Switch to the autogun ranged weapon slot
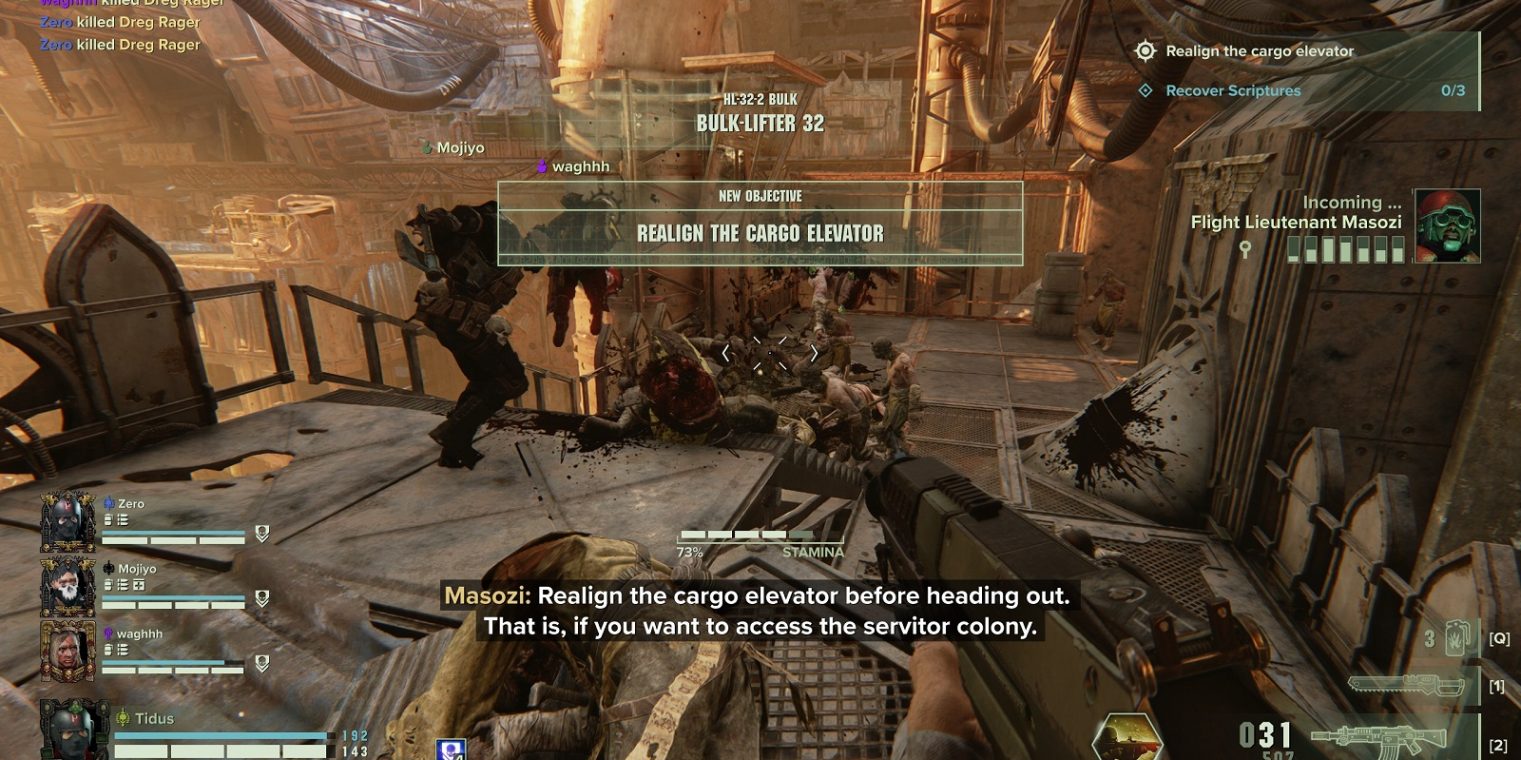 pyautogui.click(x=1378, y=742)
